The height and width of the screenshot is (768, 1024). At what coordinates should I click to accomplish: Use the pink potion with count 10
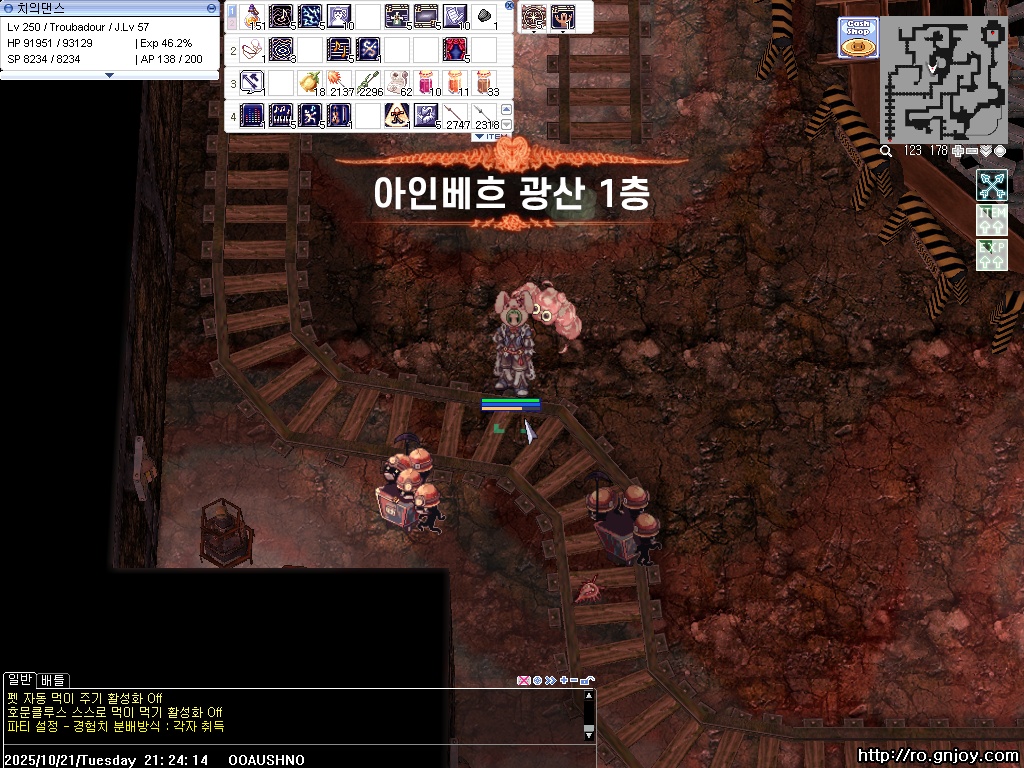click(x=427, y=82)
